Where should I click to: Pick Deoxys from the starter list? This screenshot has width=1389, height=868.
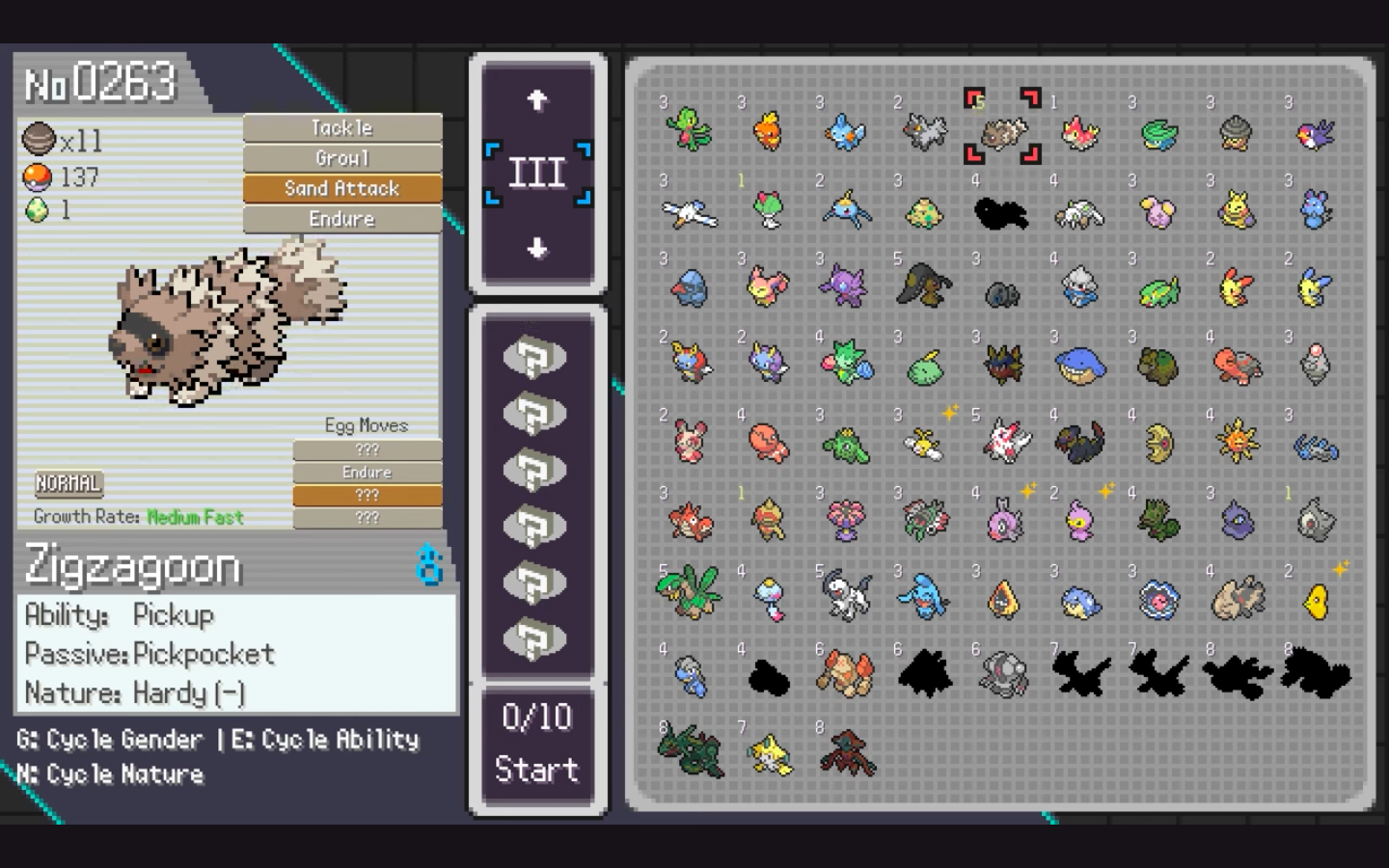click(846, 753)
